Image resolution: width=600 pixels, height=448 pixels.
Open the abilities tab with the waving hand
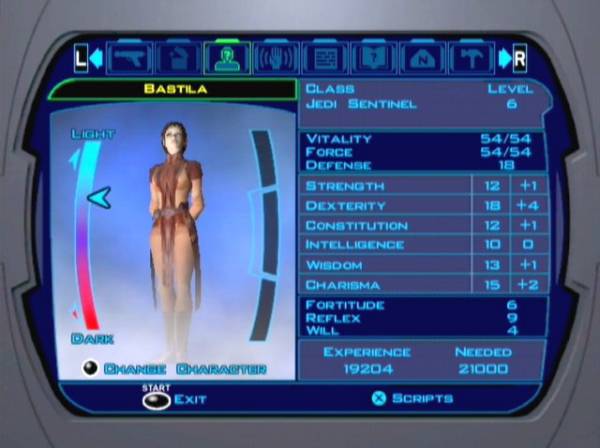click(277, 58)
